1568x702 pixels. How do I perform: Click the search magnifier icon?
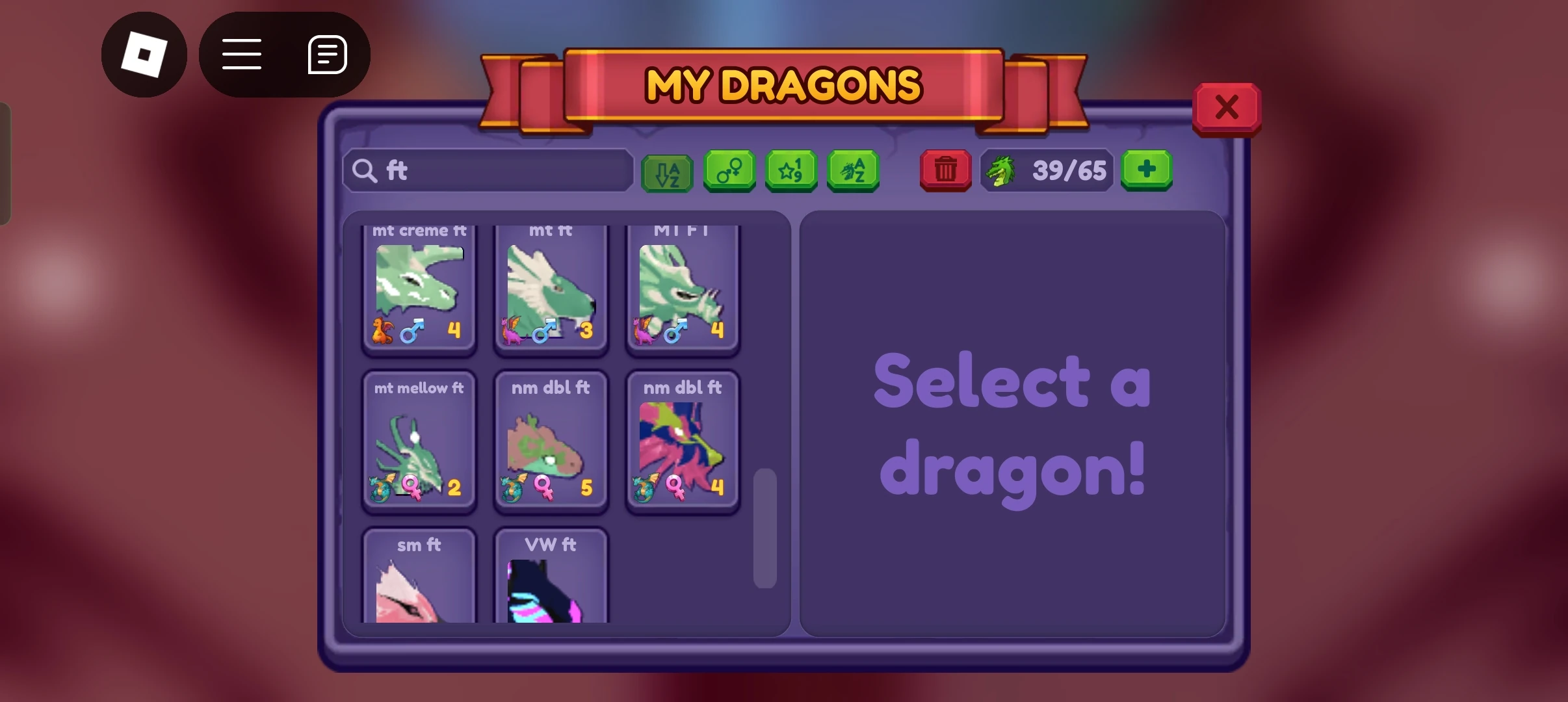tap(365, 171)
